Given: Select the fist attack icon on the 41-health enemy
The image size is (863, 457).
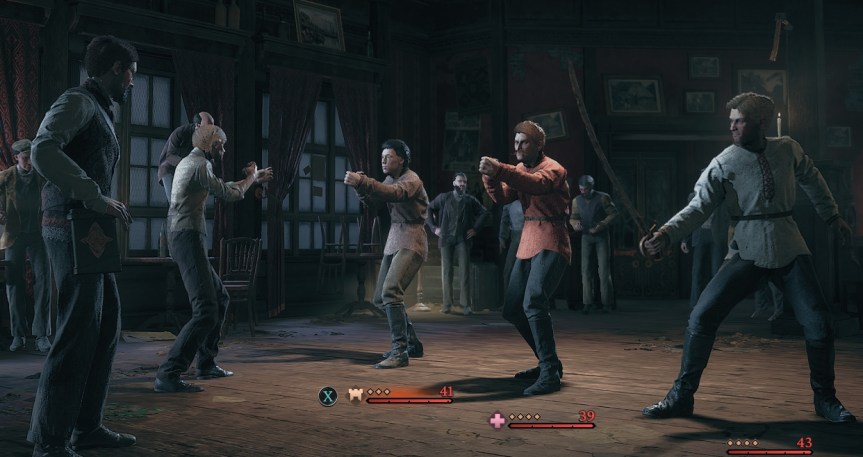Looking at the screenshot, I should point(354,395).
